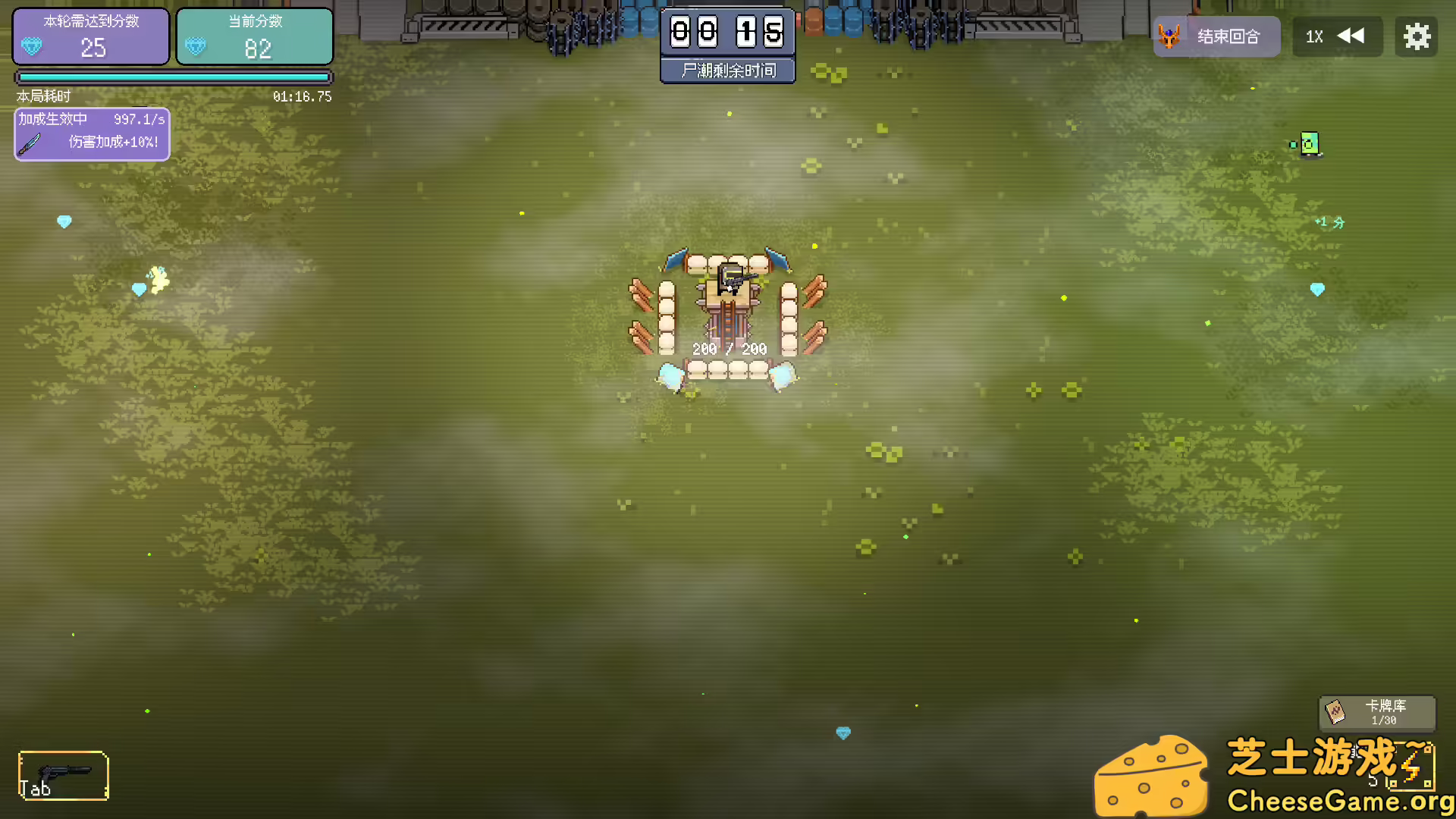Viewport: 1456px width, 819px height.
Task: Click the 本局耗时 progress bar
Action: pos(173,77)
